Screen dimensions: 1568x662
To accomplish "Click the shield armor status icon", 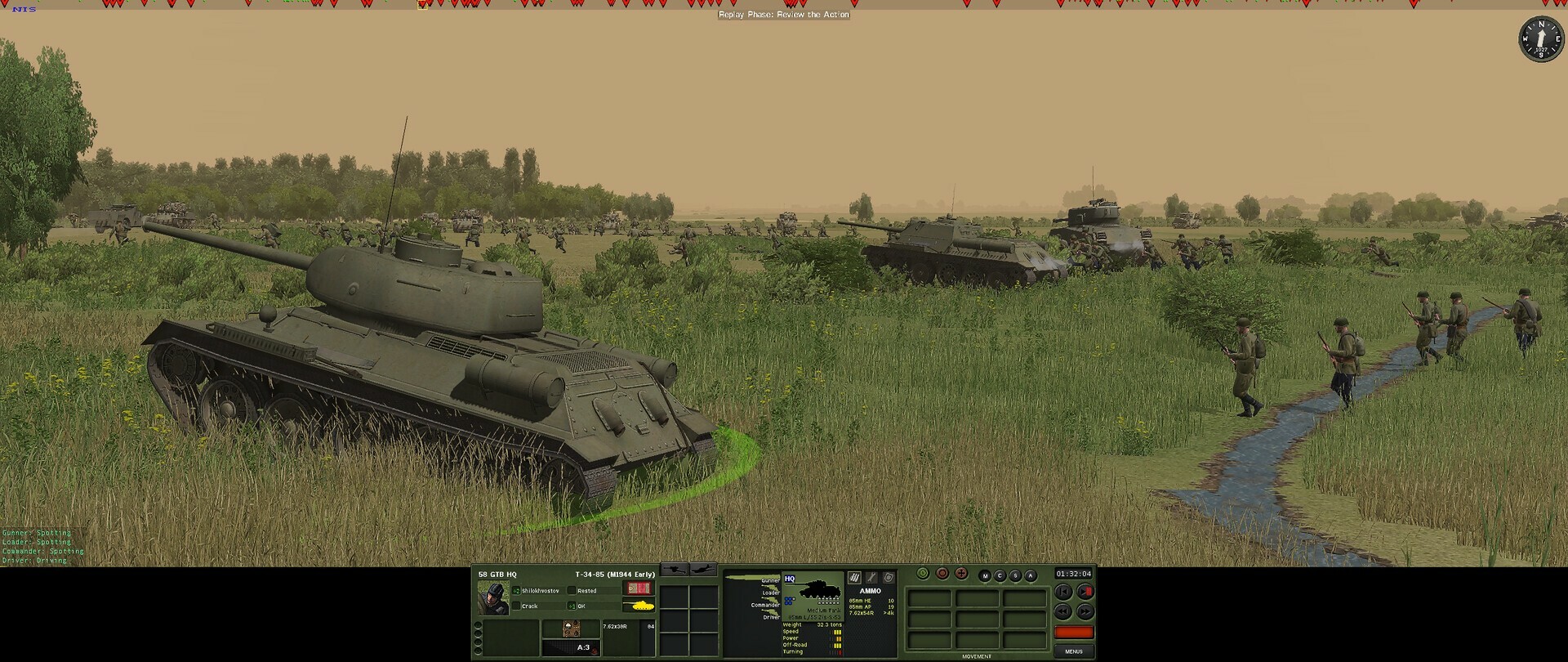I will [889, 578].
